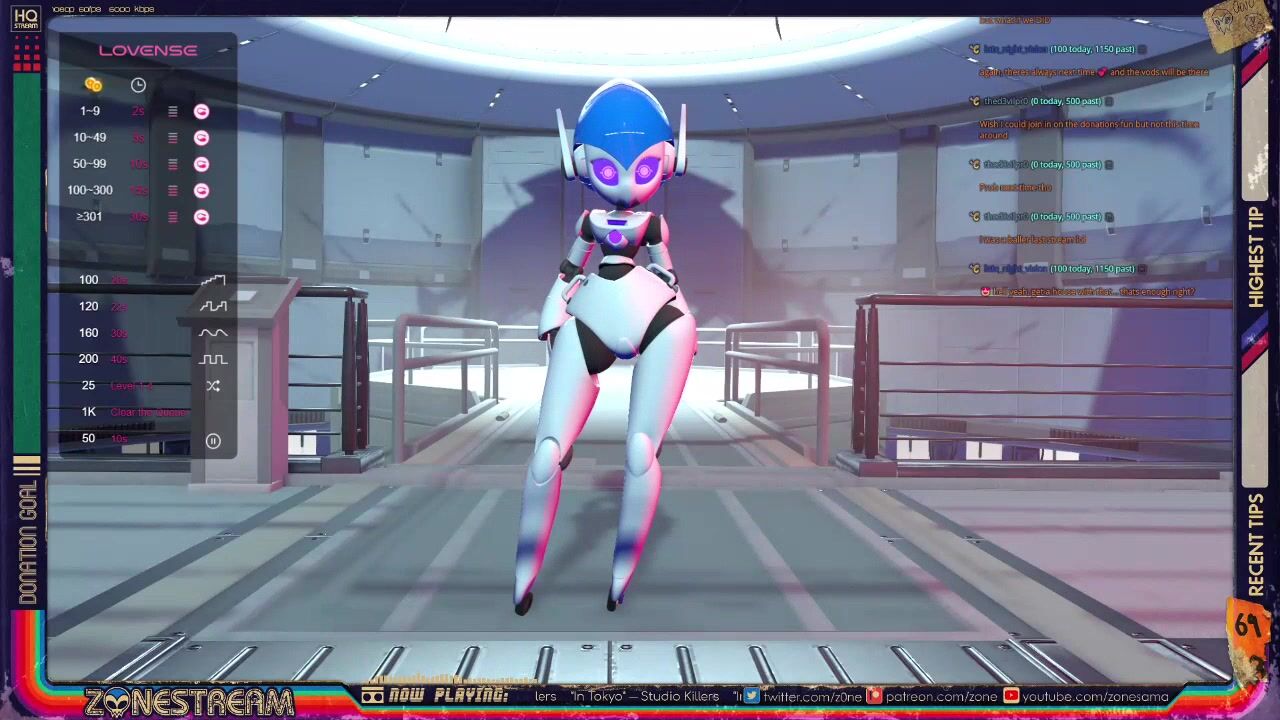
Task: Click the Zonestream logo
Action: click(190, 702)
